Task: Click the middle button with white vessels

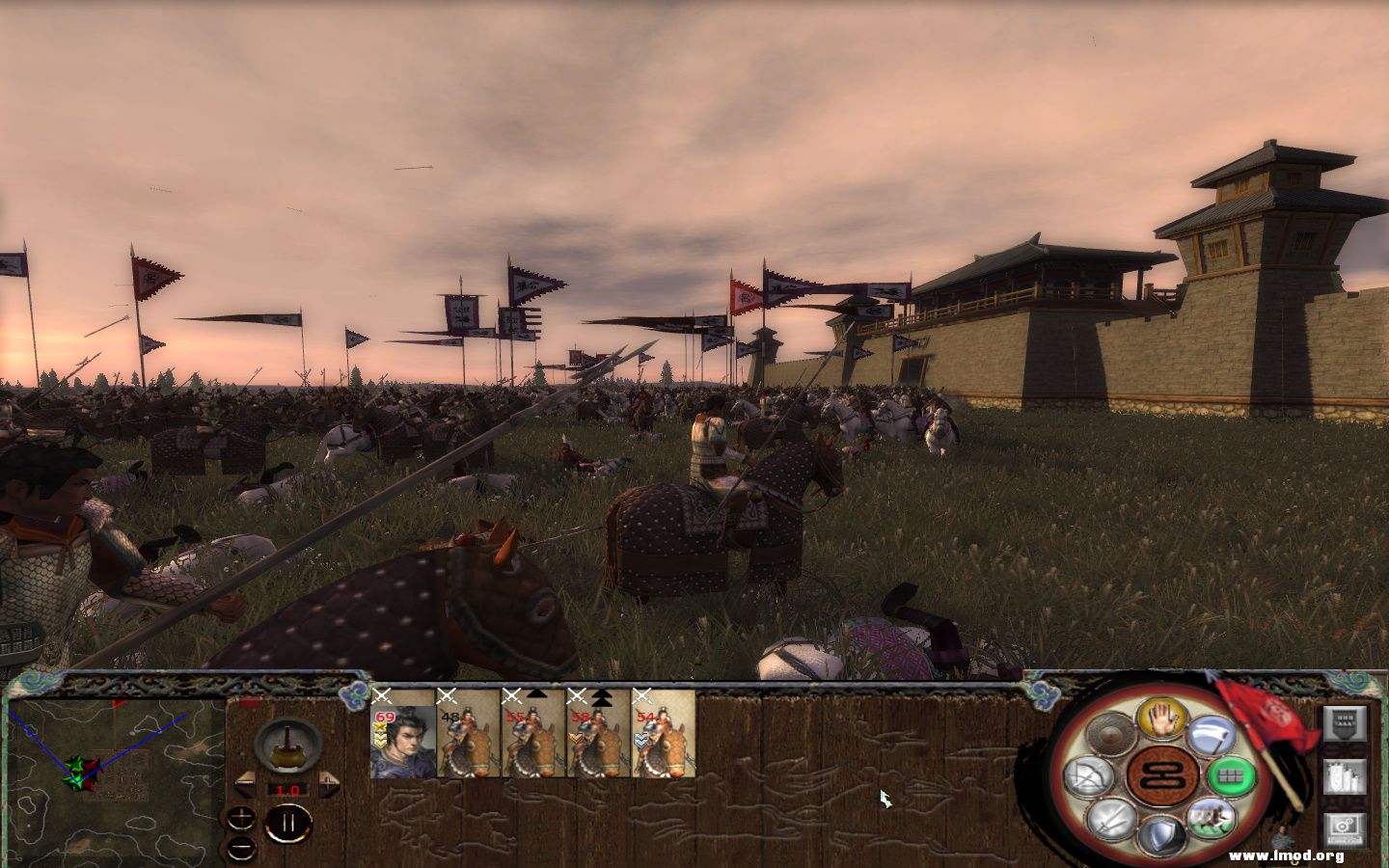Action: point(1346,776)
